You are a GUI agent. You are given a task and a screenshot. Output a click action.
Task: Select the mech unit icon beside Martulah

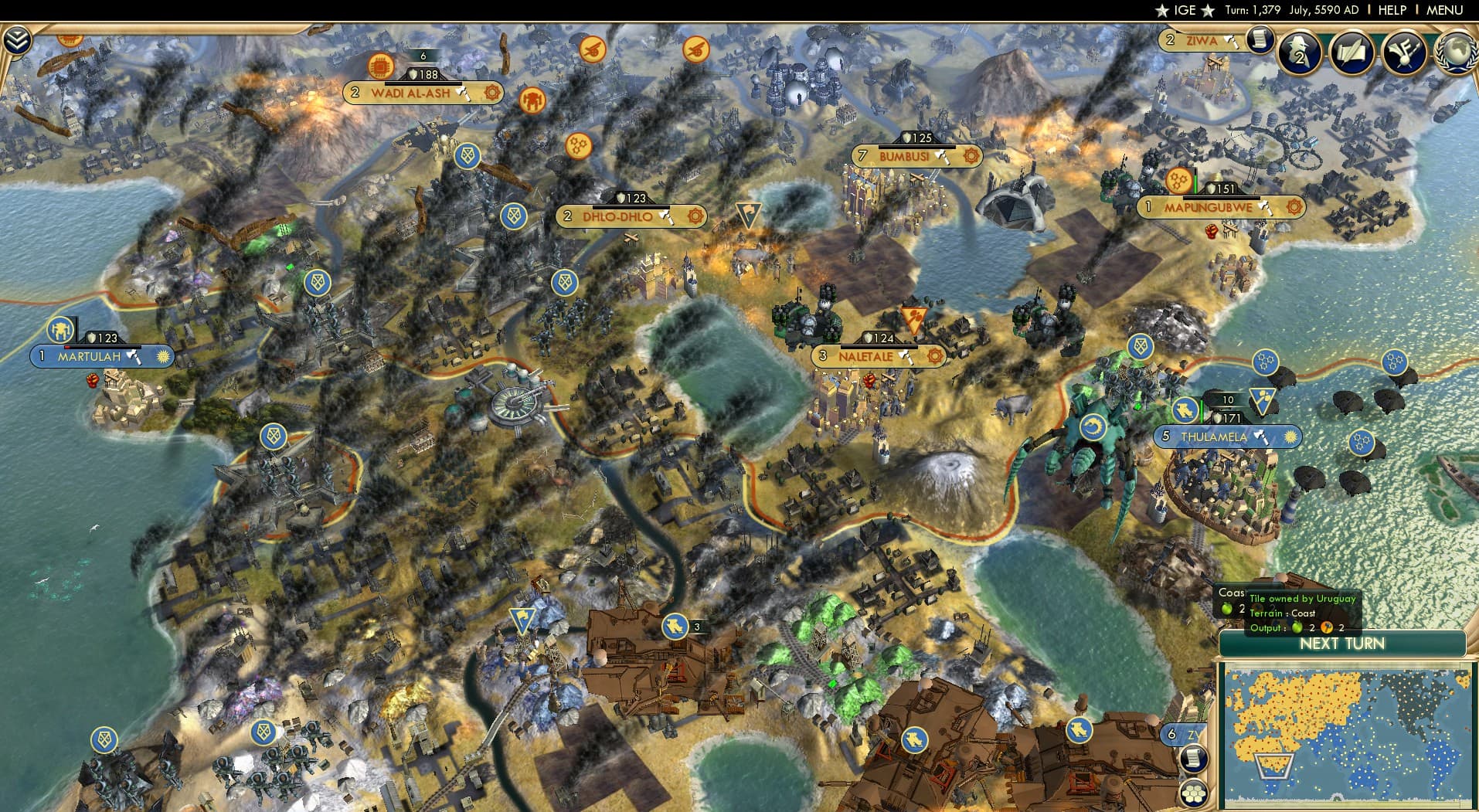(60, 331)
